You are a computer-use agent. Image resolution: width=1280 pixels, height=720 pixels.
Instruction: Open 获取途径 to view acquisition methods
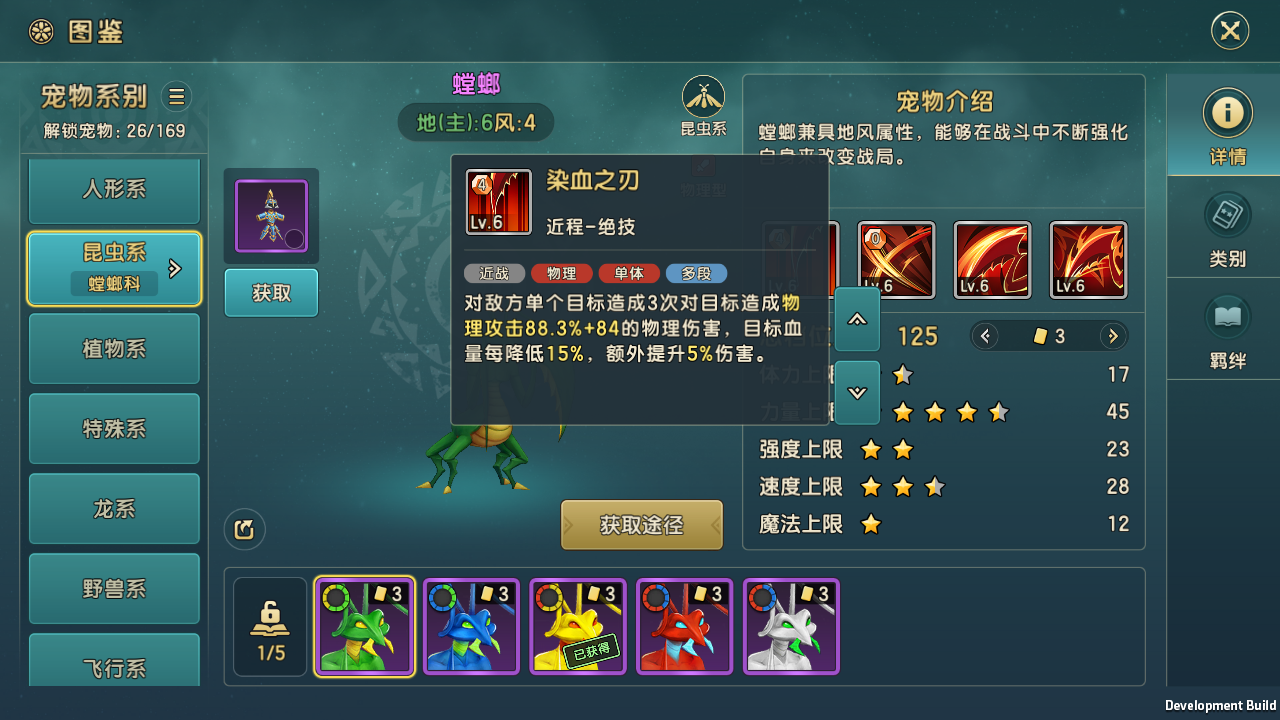pos(641,524)
